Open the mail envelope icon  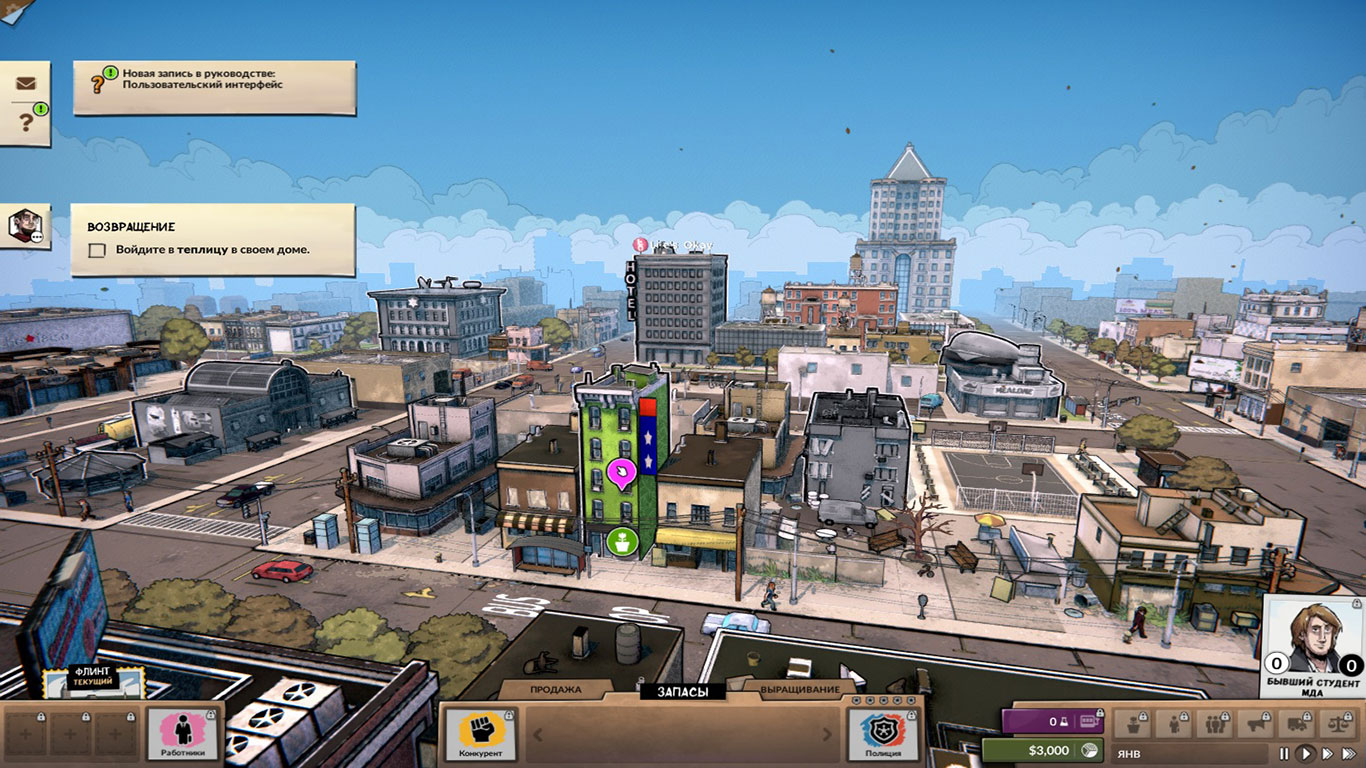pyautogui.click(x=25, y=84)
